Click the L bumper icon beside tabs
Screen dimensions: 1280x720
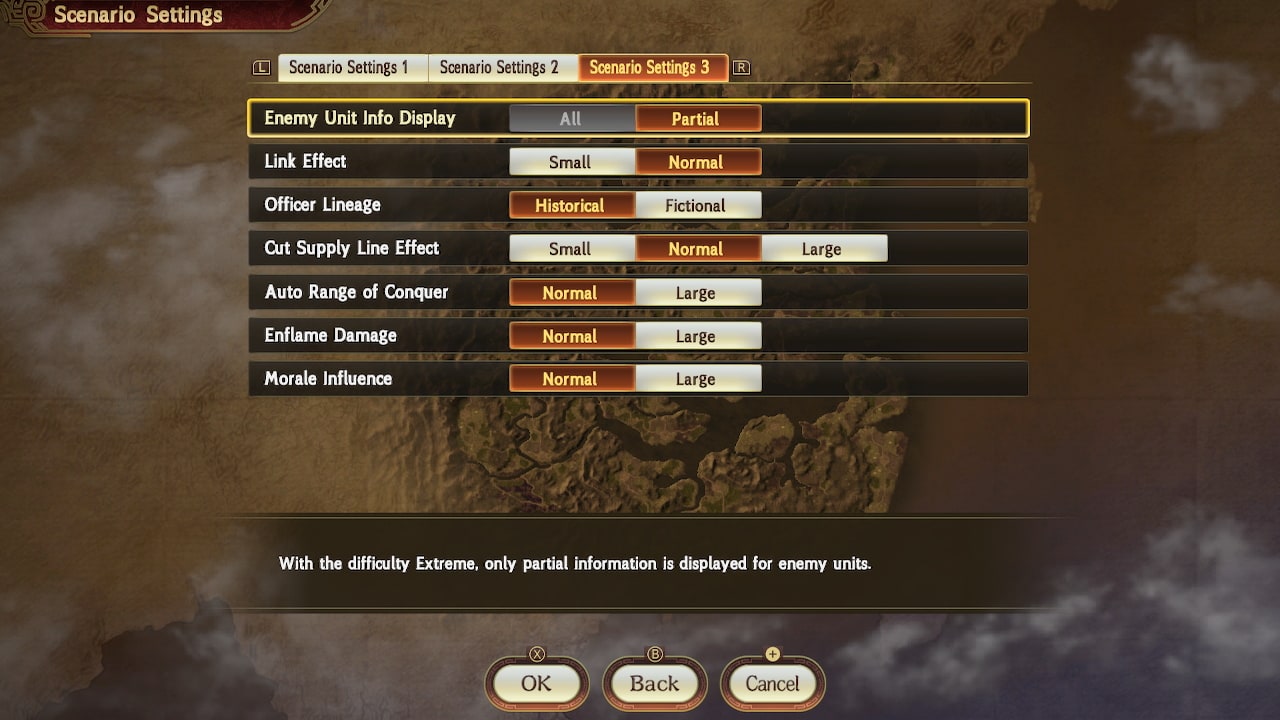pos(260,67)
